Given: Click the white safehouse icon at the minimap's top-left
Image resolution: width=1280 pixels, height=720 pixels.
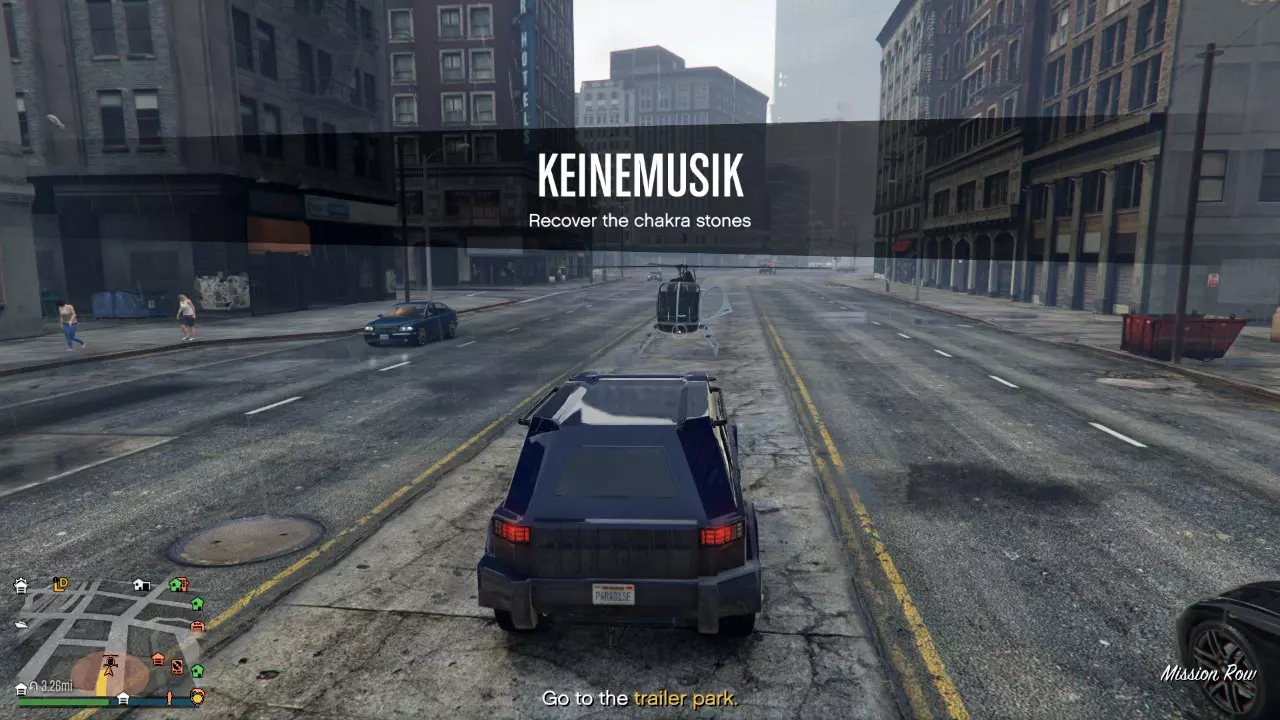Looking at the screenshot, I should 21,586.
